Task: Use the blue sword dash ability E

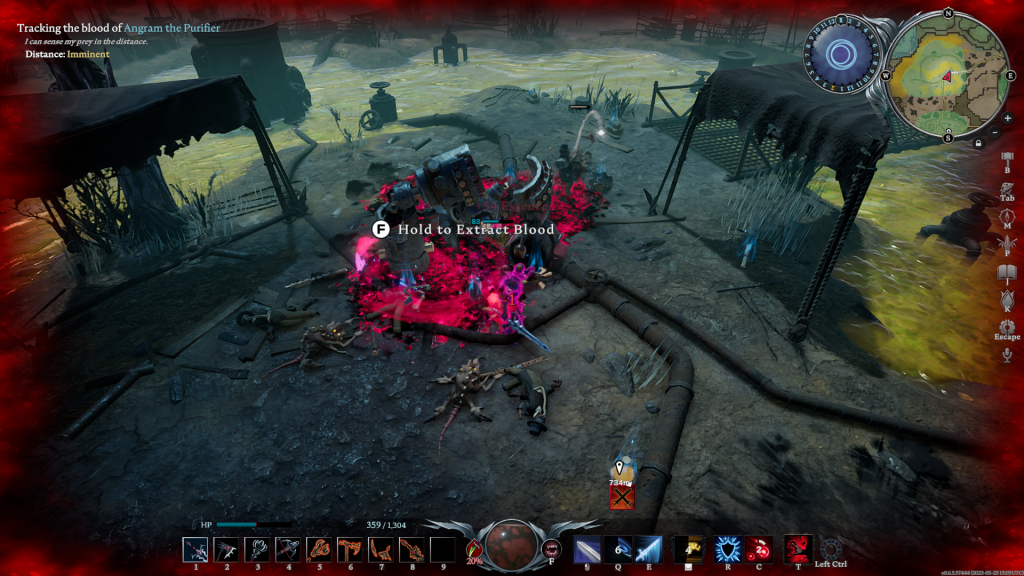Action: 648,549
